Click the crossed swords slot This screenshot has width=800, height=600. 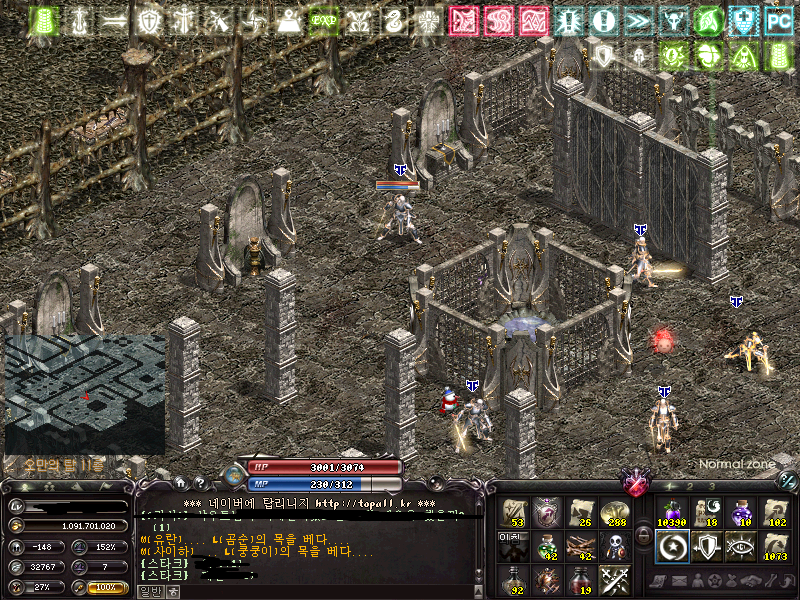click(x=614, y=579)
